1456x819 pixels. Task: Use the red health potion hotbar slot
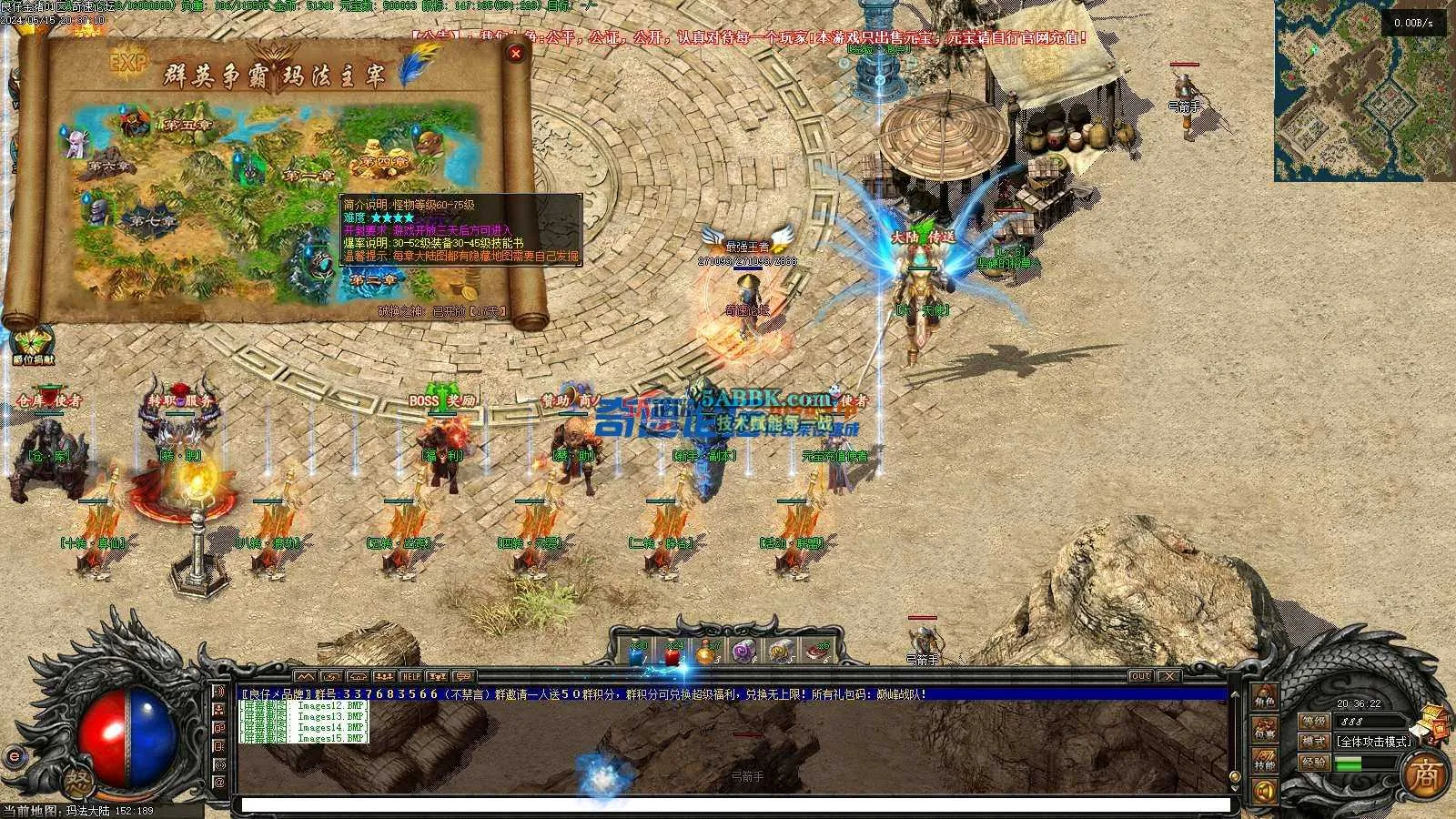coord(672,652)
